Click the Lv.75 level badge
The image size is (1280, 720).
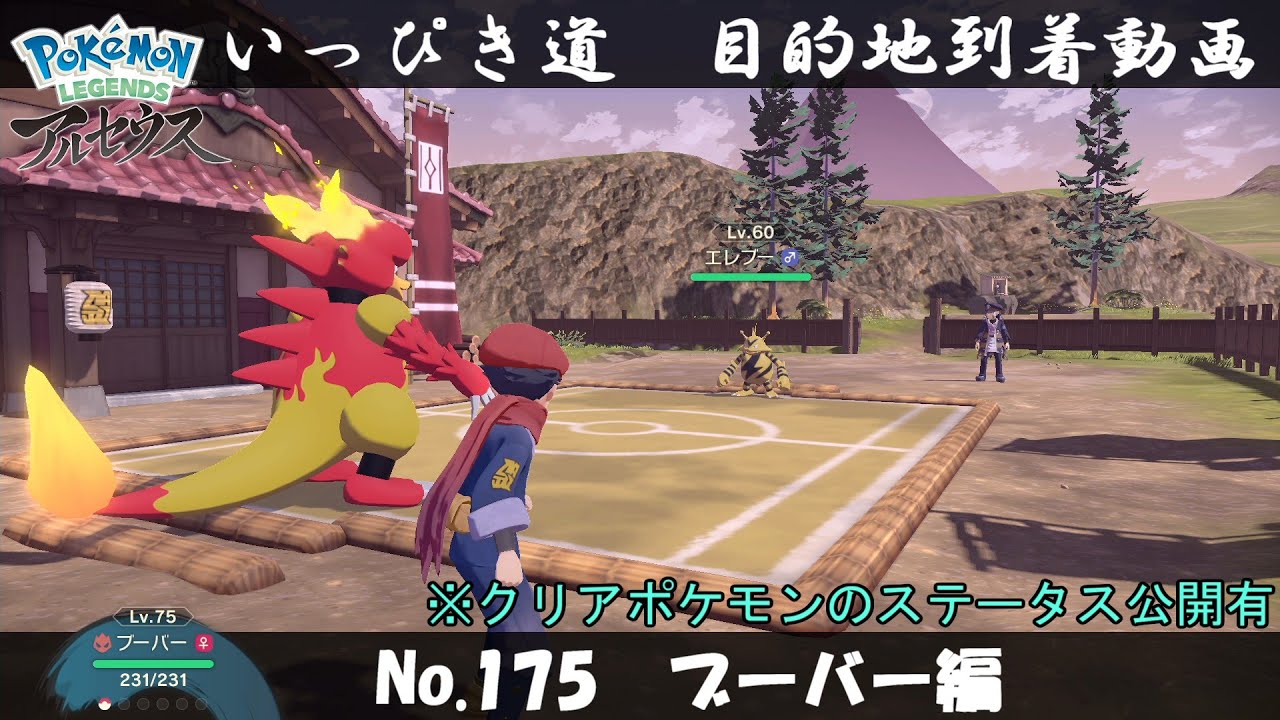tap(152, 618)
